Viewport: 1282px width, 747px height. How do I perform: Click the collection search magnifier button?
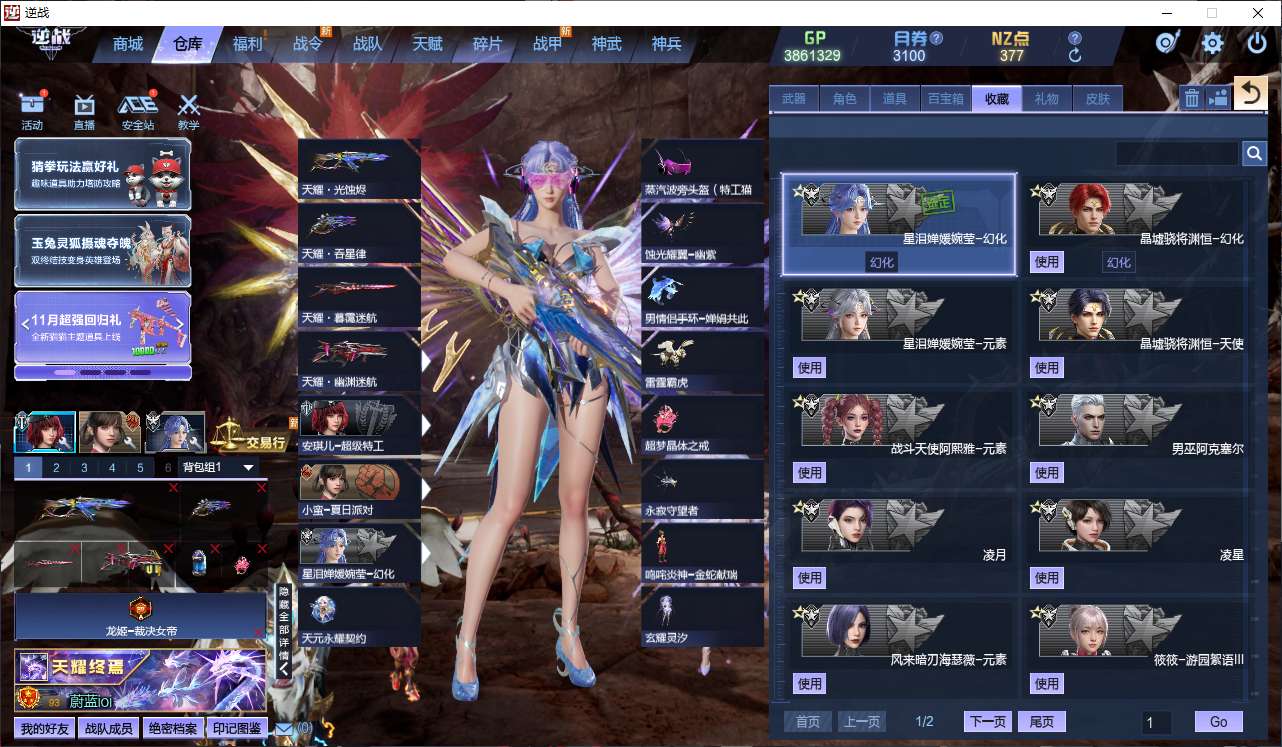(1254, 153)
